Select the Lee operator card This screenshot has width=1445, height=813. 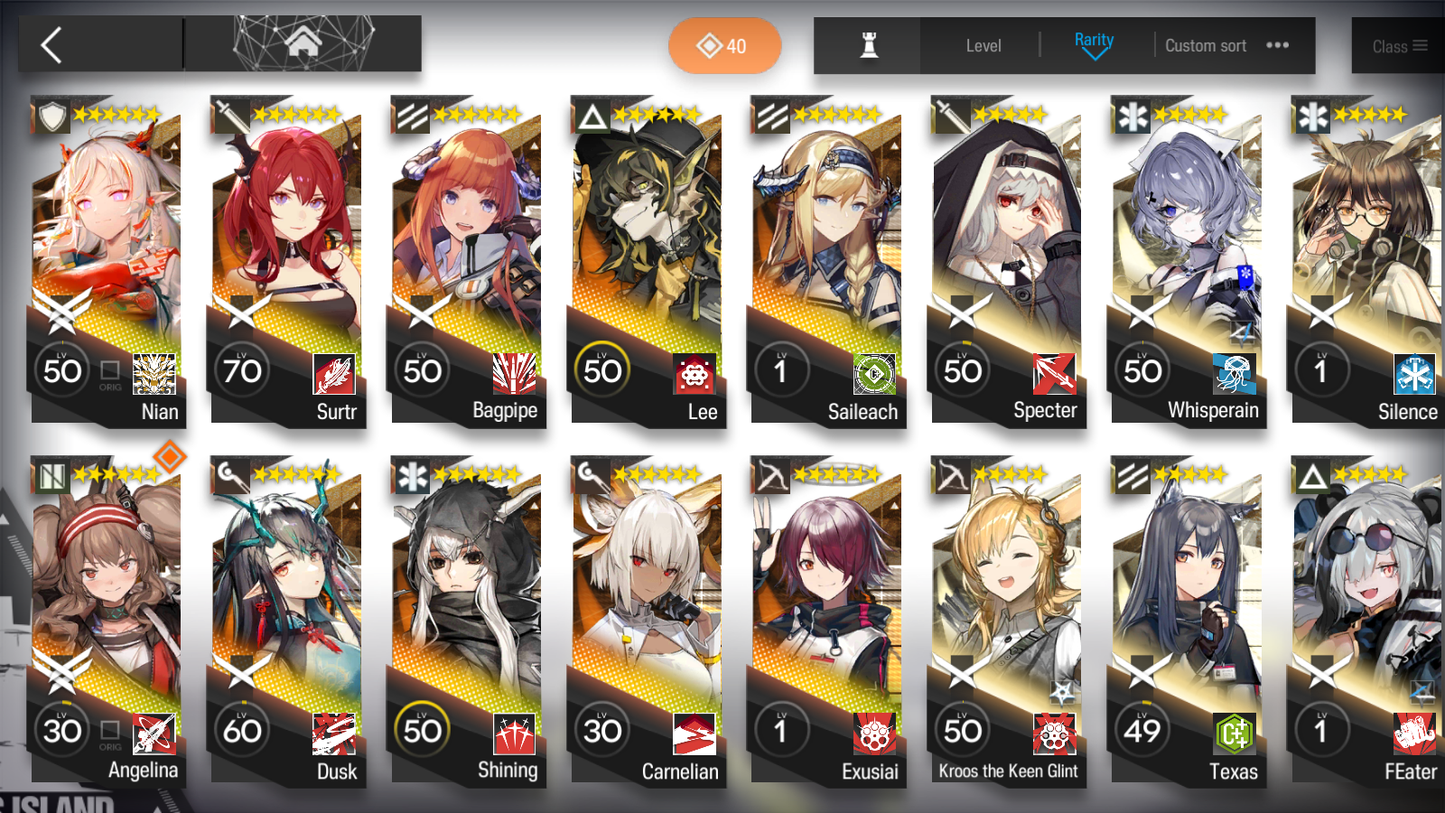click(648, 260)
